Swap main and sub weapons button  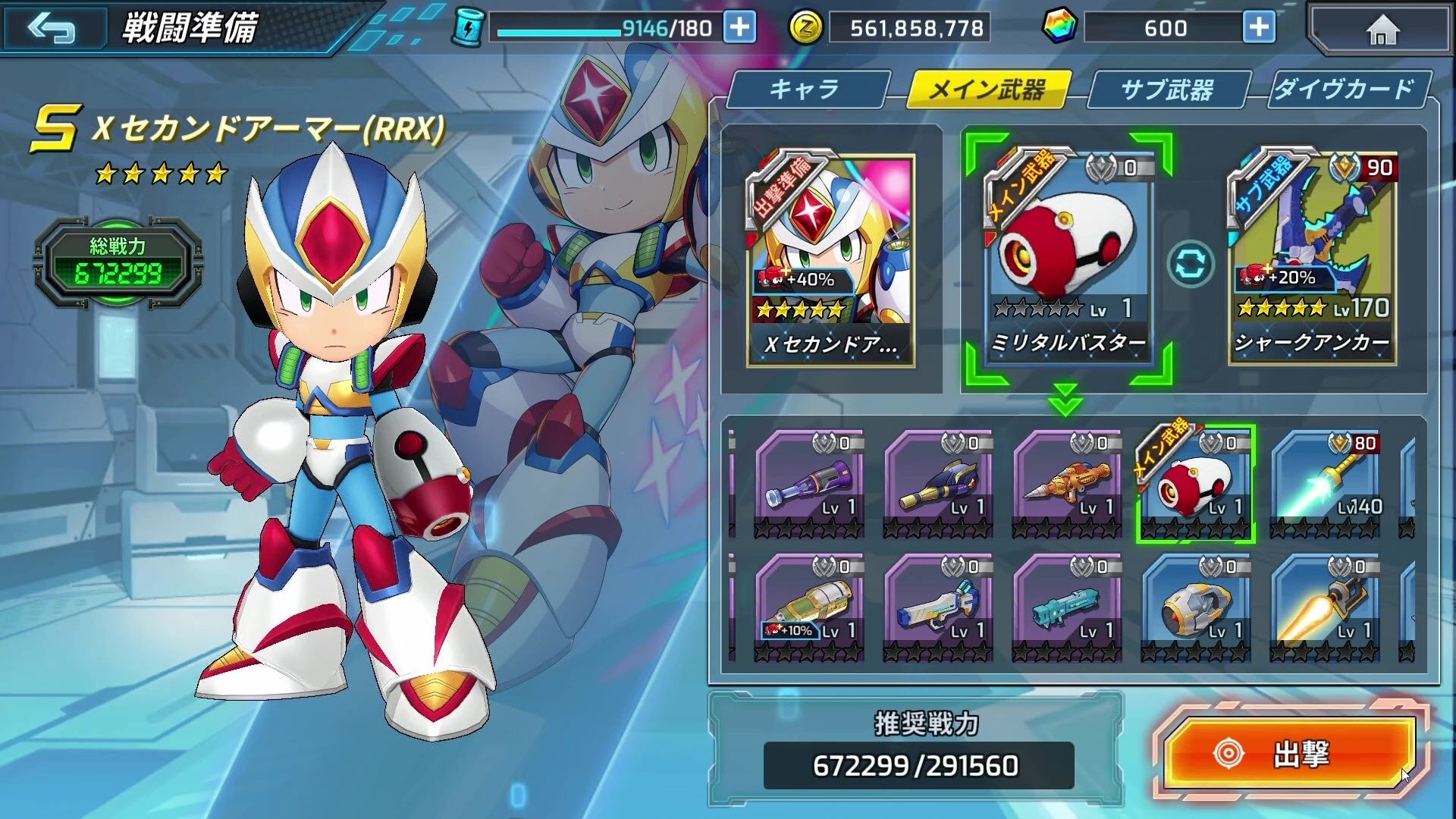[1190, 265]
